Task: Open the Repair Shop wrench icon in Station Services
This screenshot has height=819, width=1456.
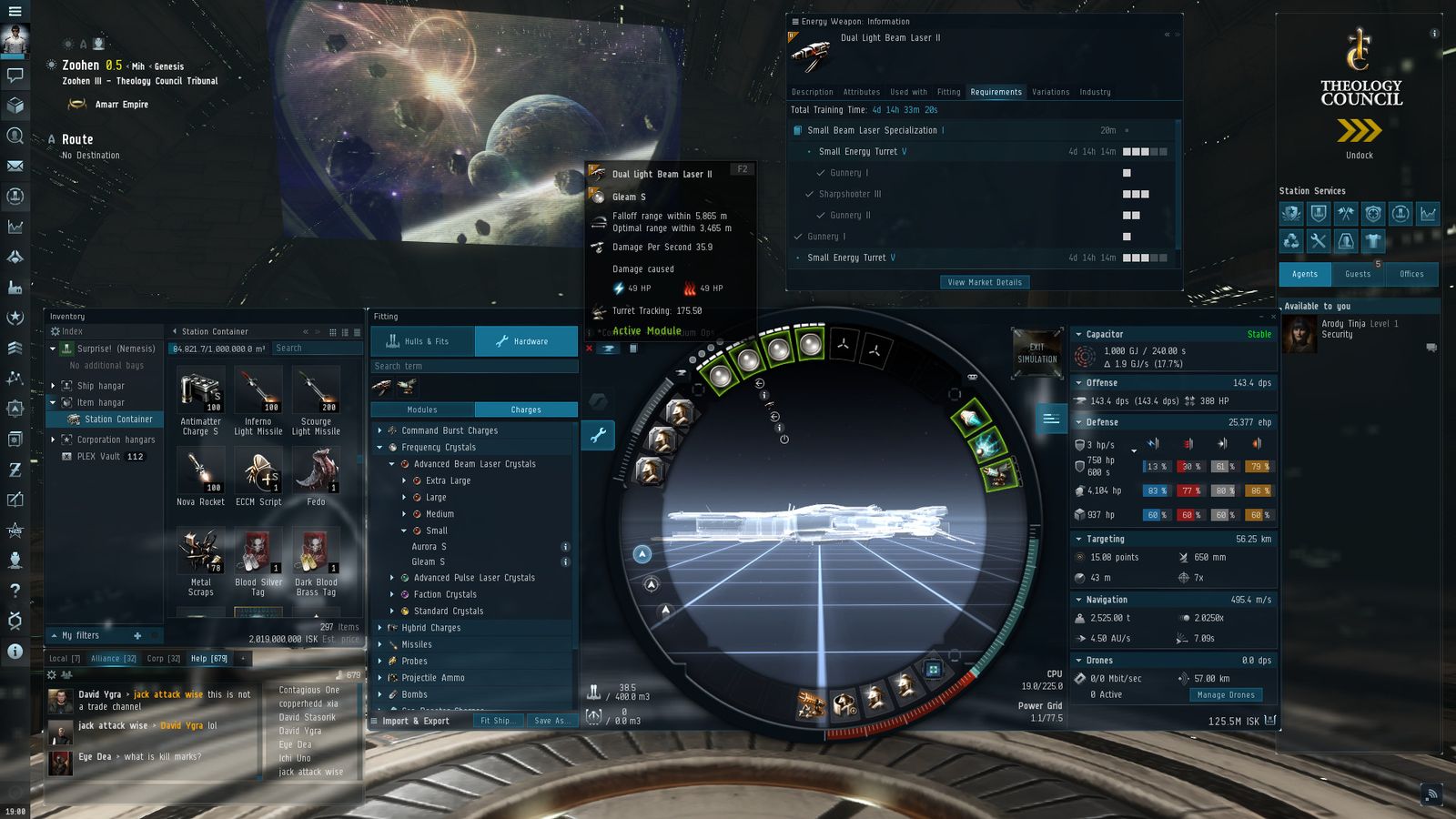Action: [1318, 240]
